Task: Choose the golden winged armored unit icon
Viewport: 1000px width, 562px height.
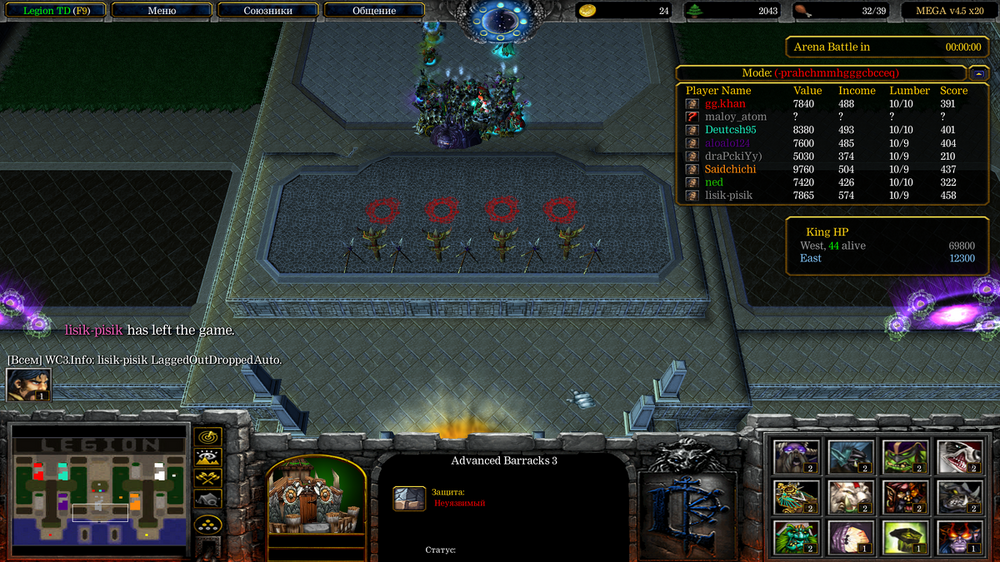Action: tap(797, 497)
